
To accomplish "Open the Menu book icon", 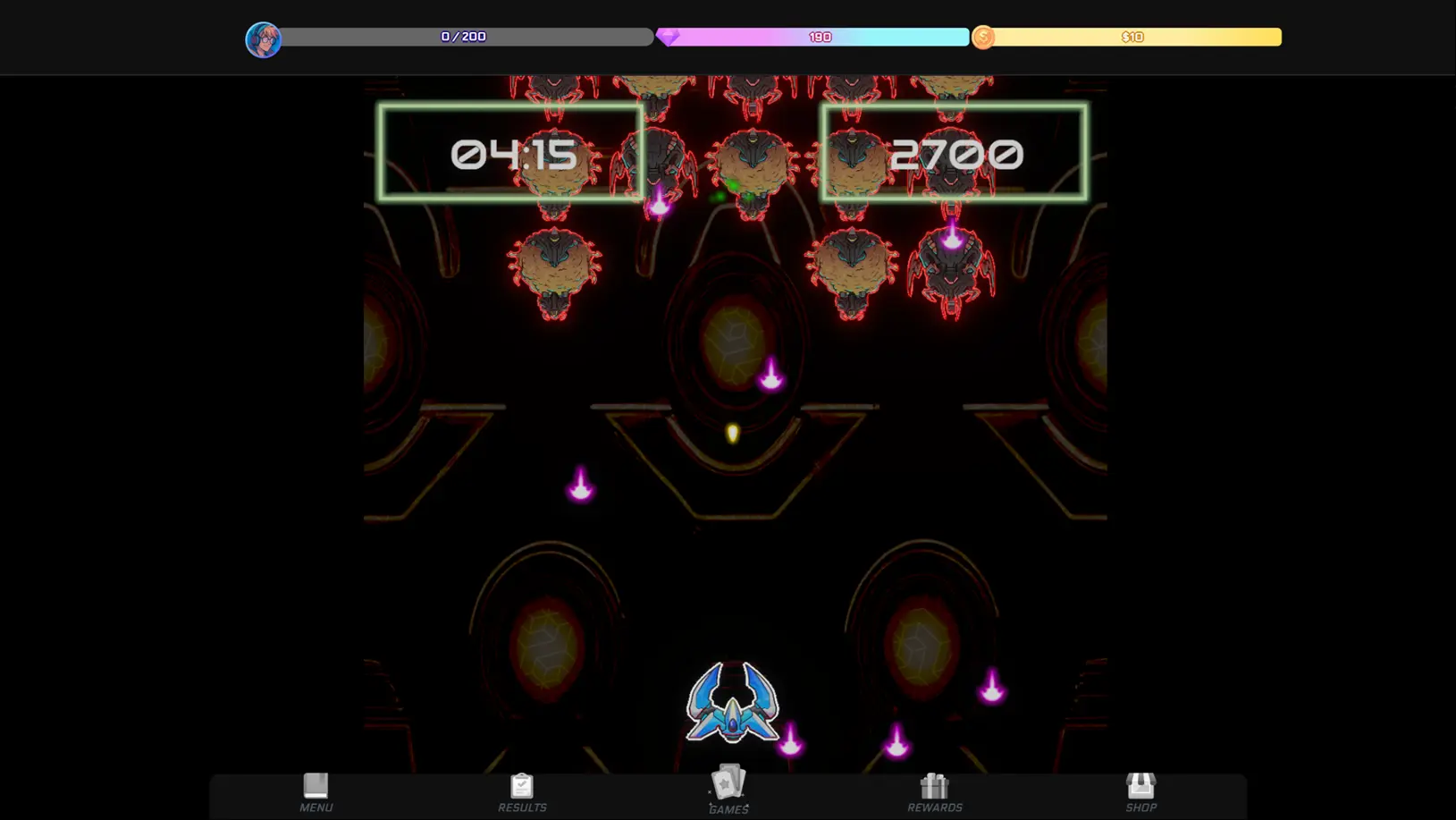I will pos(316,784).
